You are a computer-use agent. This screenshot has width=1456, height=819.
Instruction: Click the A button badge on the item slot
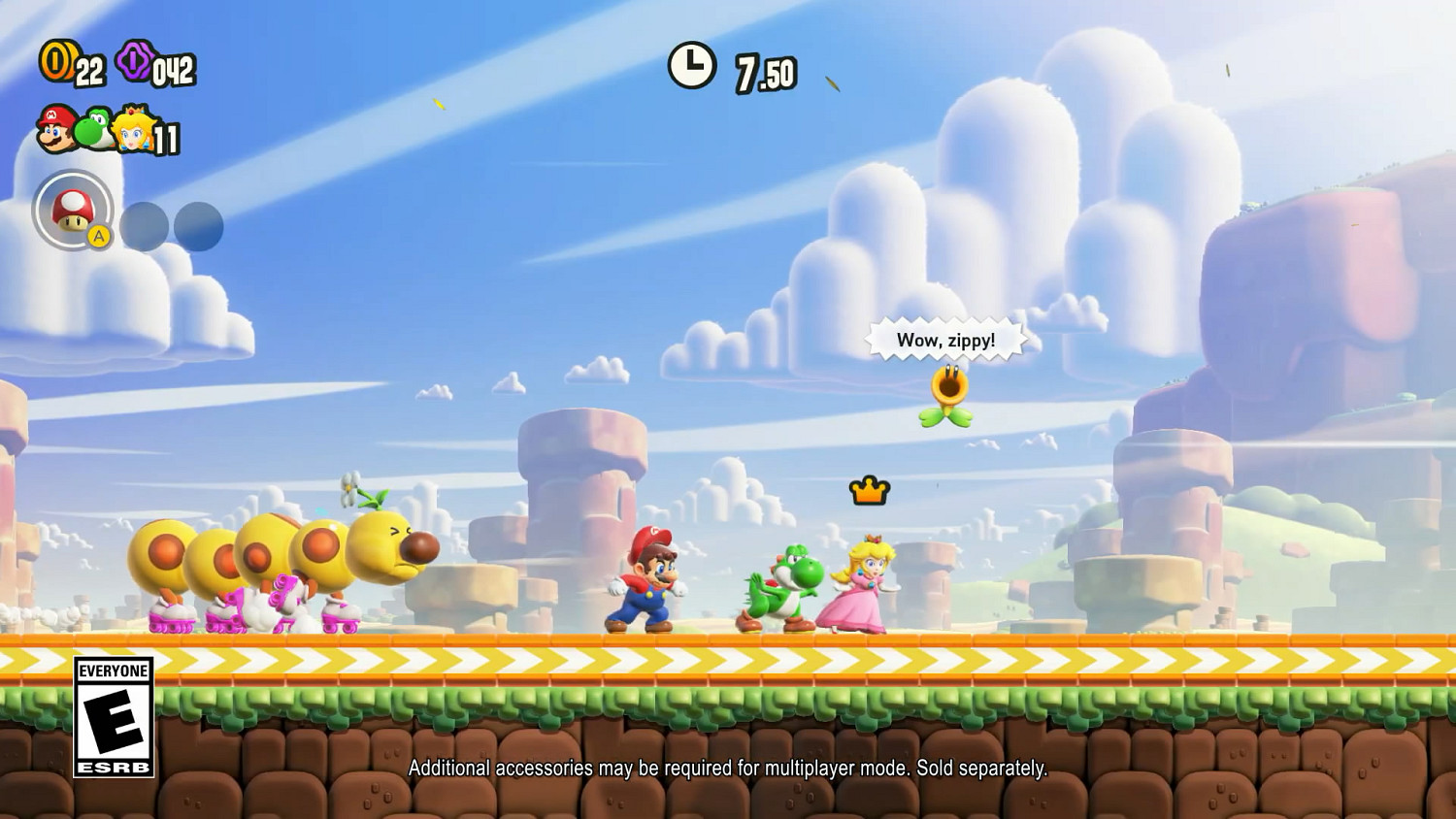(x=100, y=236)
